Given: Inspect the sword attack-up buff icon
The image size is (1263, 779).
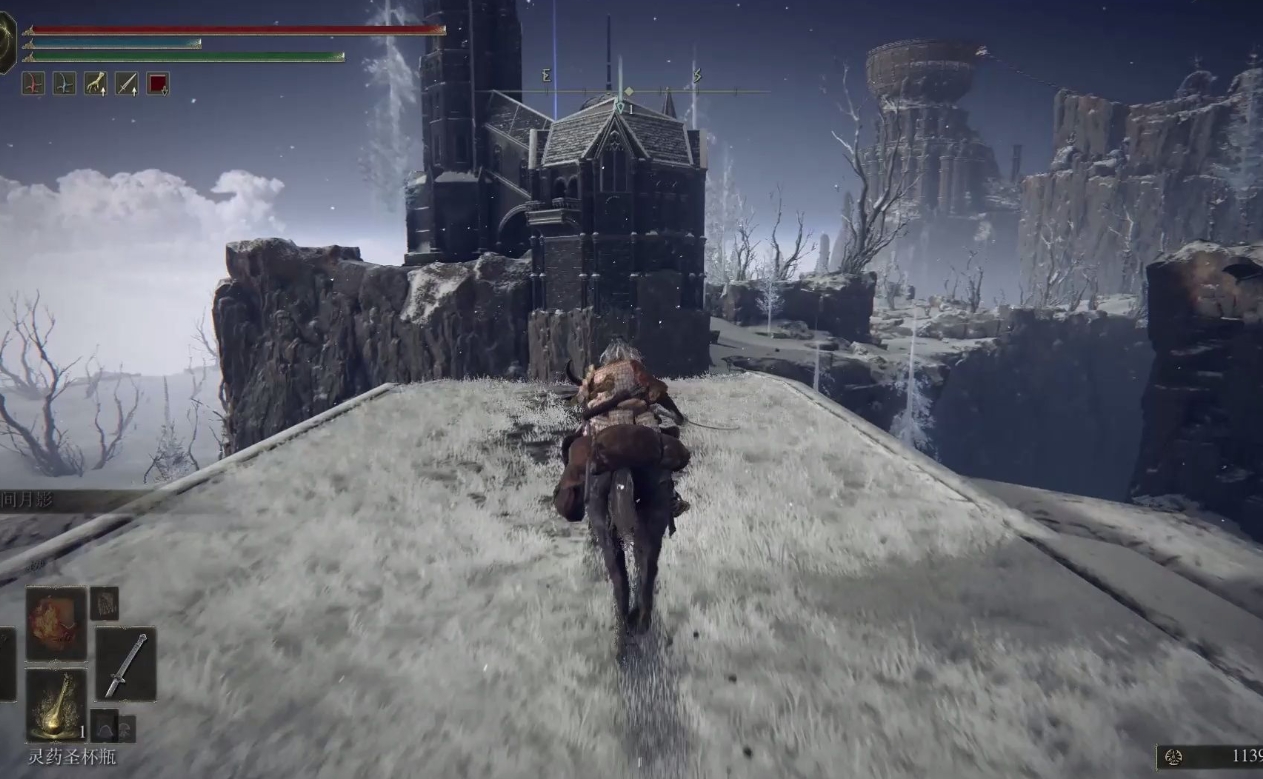Looking at the screenshot, I should pos(126,84).
